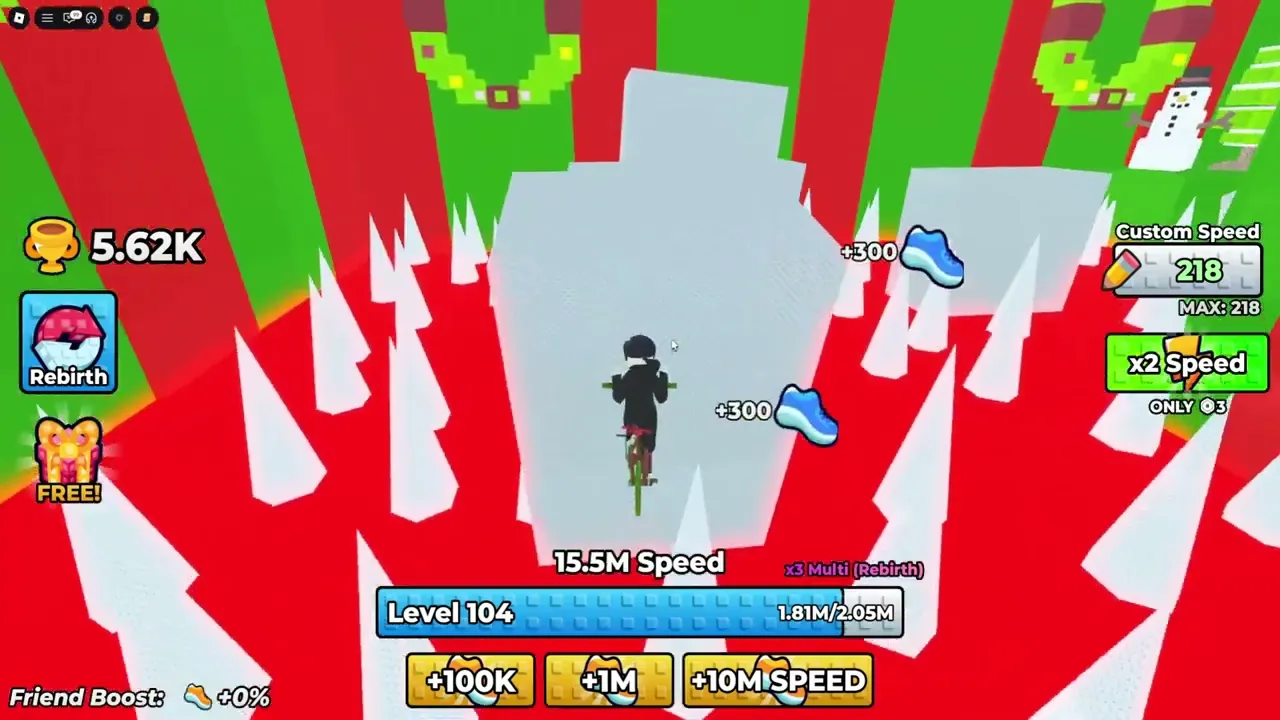Open the chat with 99 notifications

(x=70, y=17)
